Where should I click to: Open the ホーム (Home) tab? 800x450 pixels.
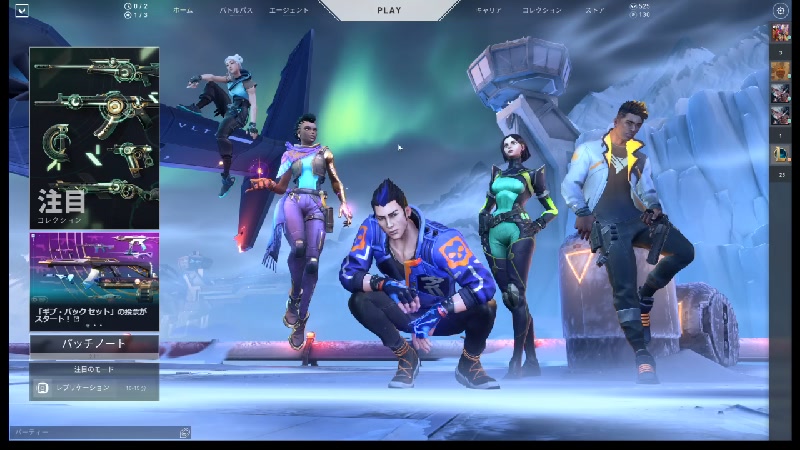tap(183, 11)
